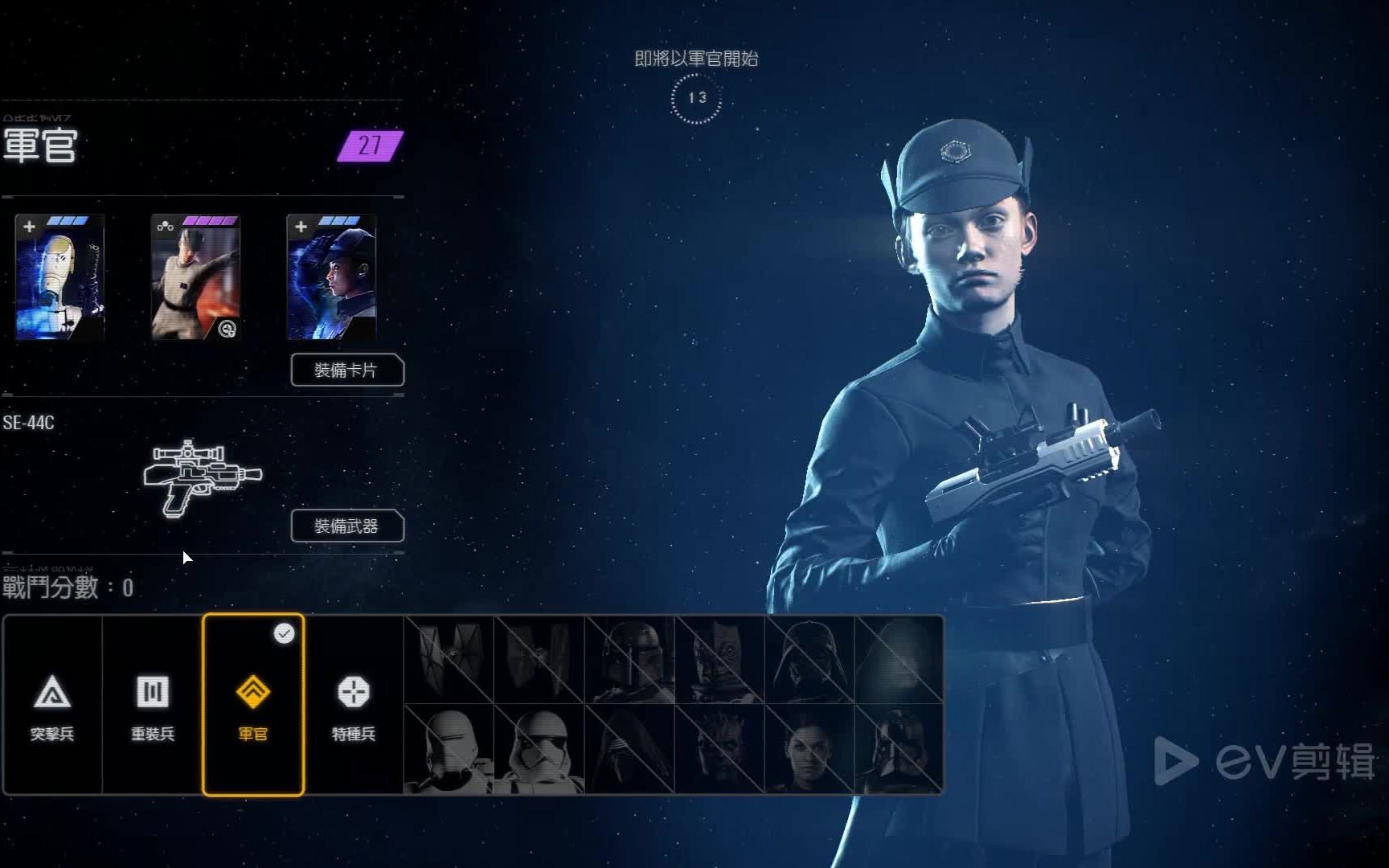Screen dimensions: 1389x868
Task: Choose the 重裝兵 heavy class
Action: coord(153,705)
